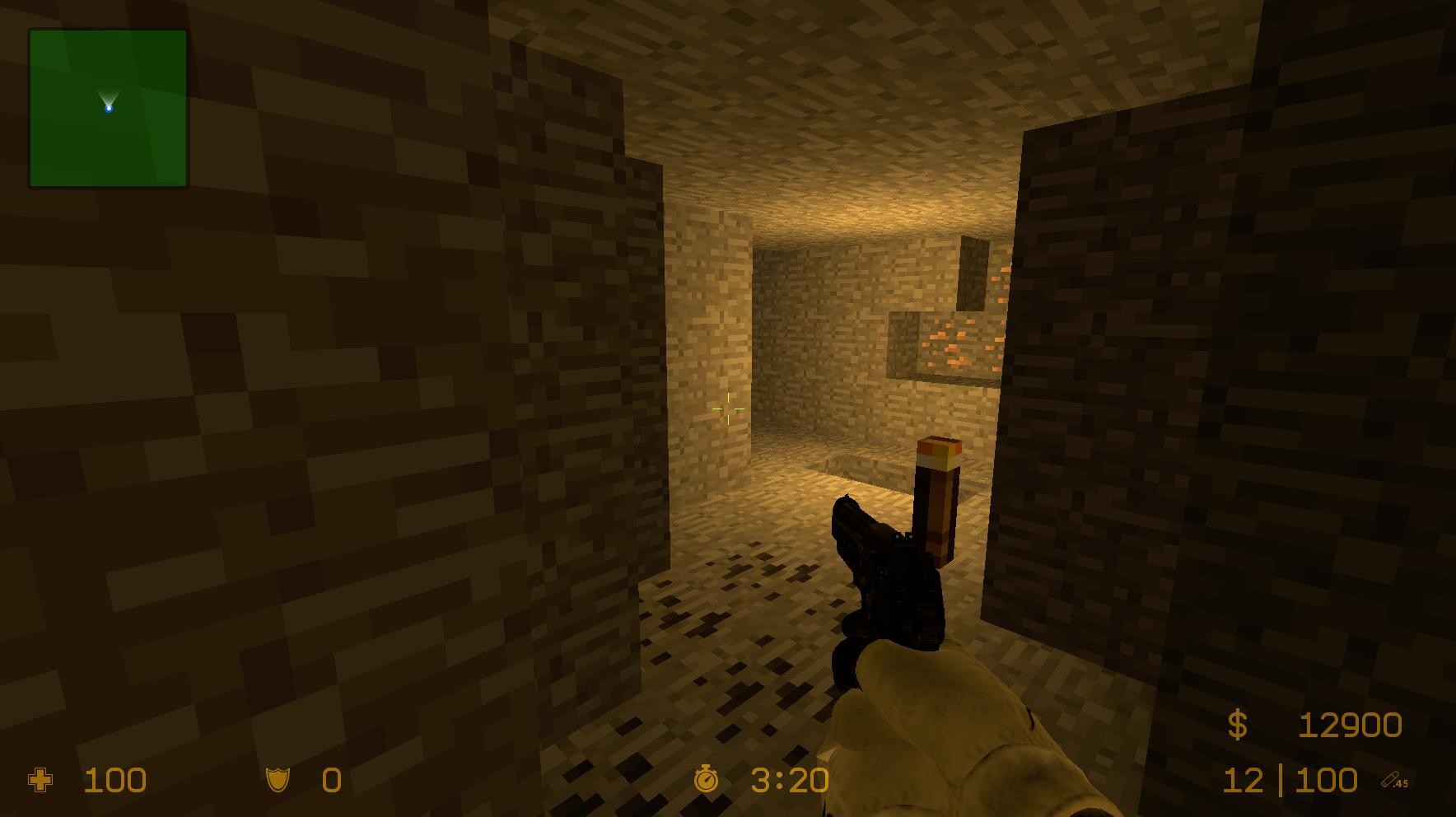Click the ammo counter 12 | 100
The width and height of the screenshot is (1456, 817).
(1293, 779)
